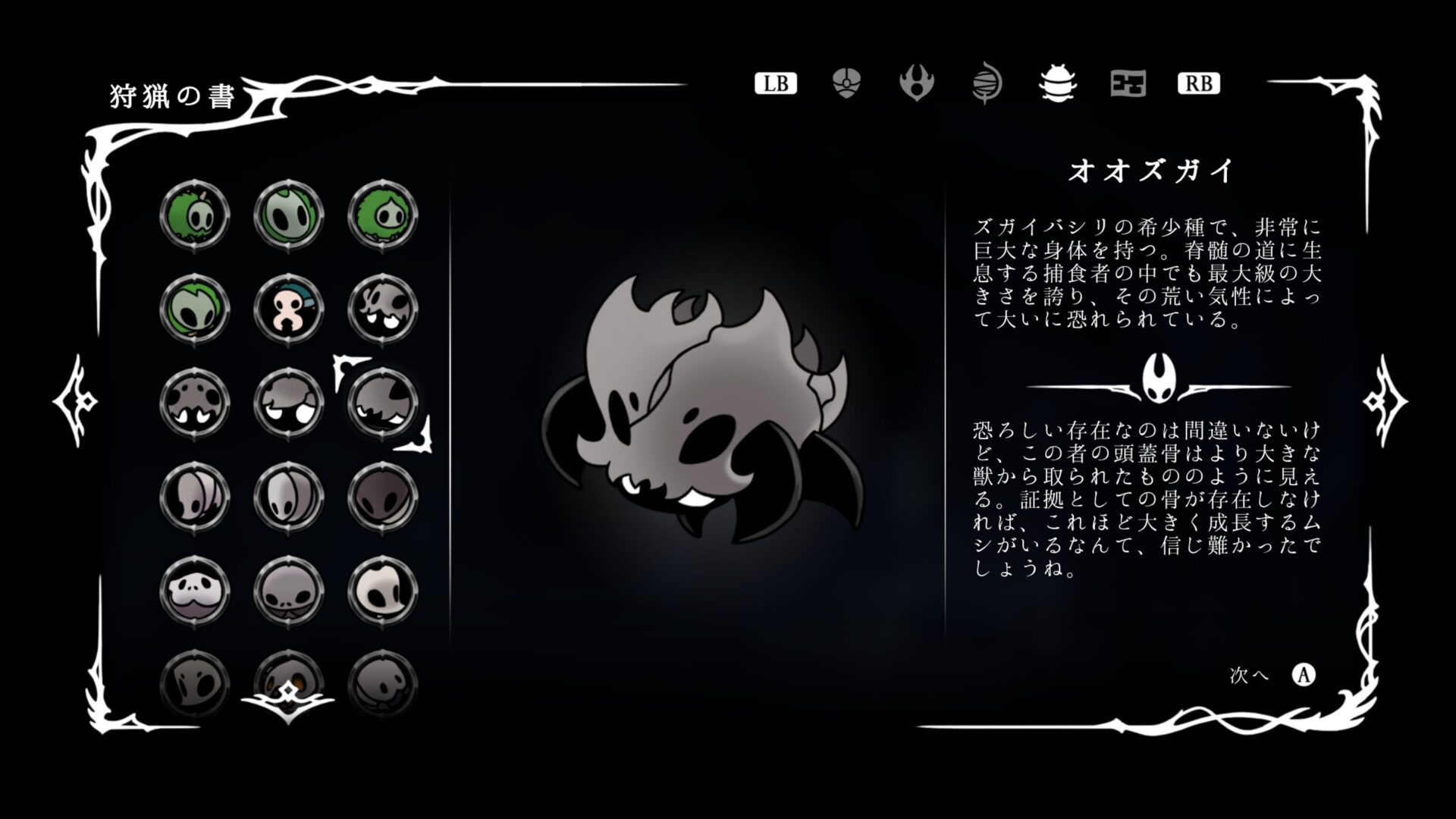Screen dimensions: 1456x819
Task: Switch to the silk spool tab
Action: [987, 84]
